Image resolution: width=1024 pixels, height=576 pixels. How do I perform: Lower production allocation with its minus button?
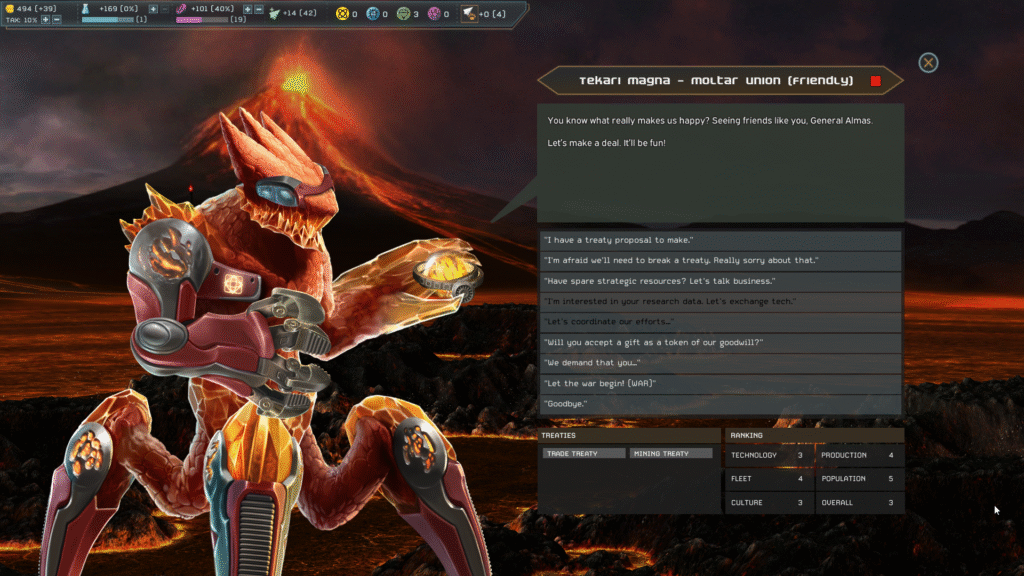click(x=259, y=9)
